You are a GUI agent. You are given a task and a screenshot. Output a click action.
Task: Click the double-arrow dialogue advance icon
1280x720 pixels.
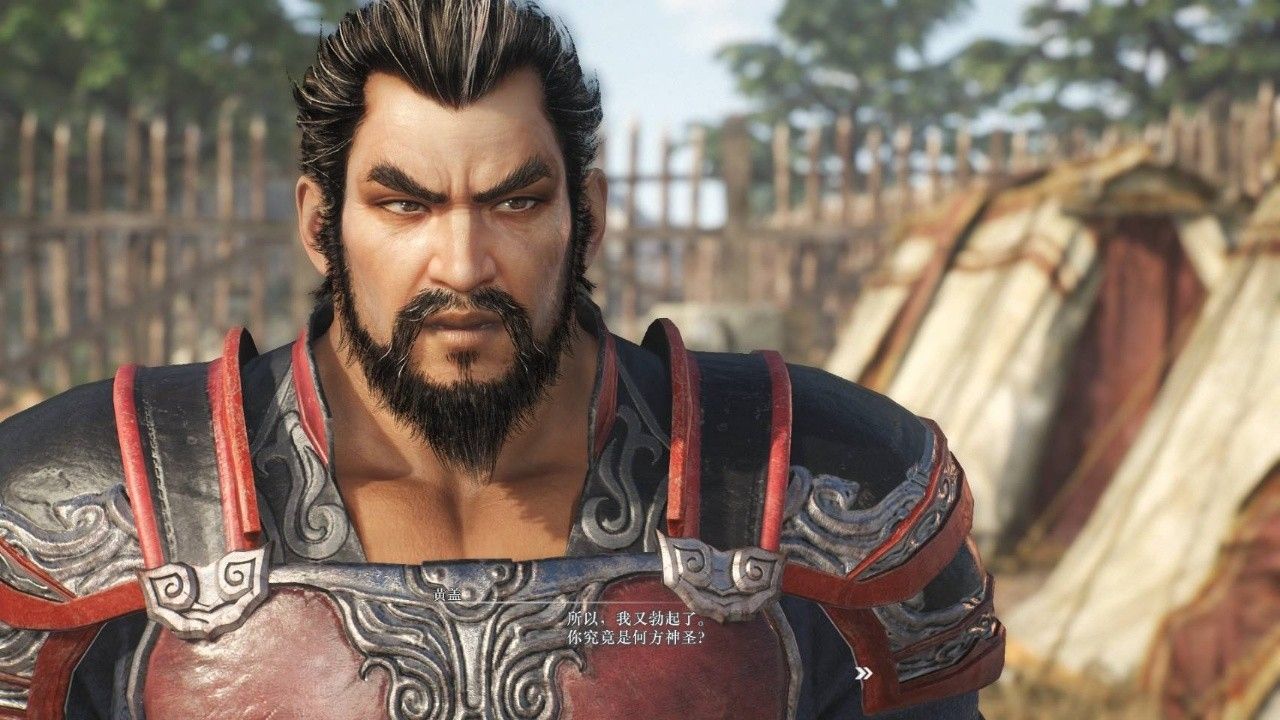pyautogui.click(x=863, y=673)
